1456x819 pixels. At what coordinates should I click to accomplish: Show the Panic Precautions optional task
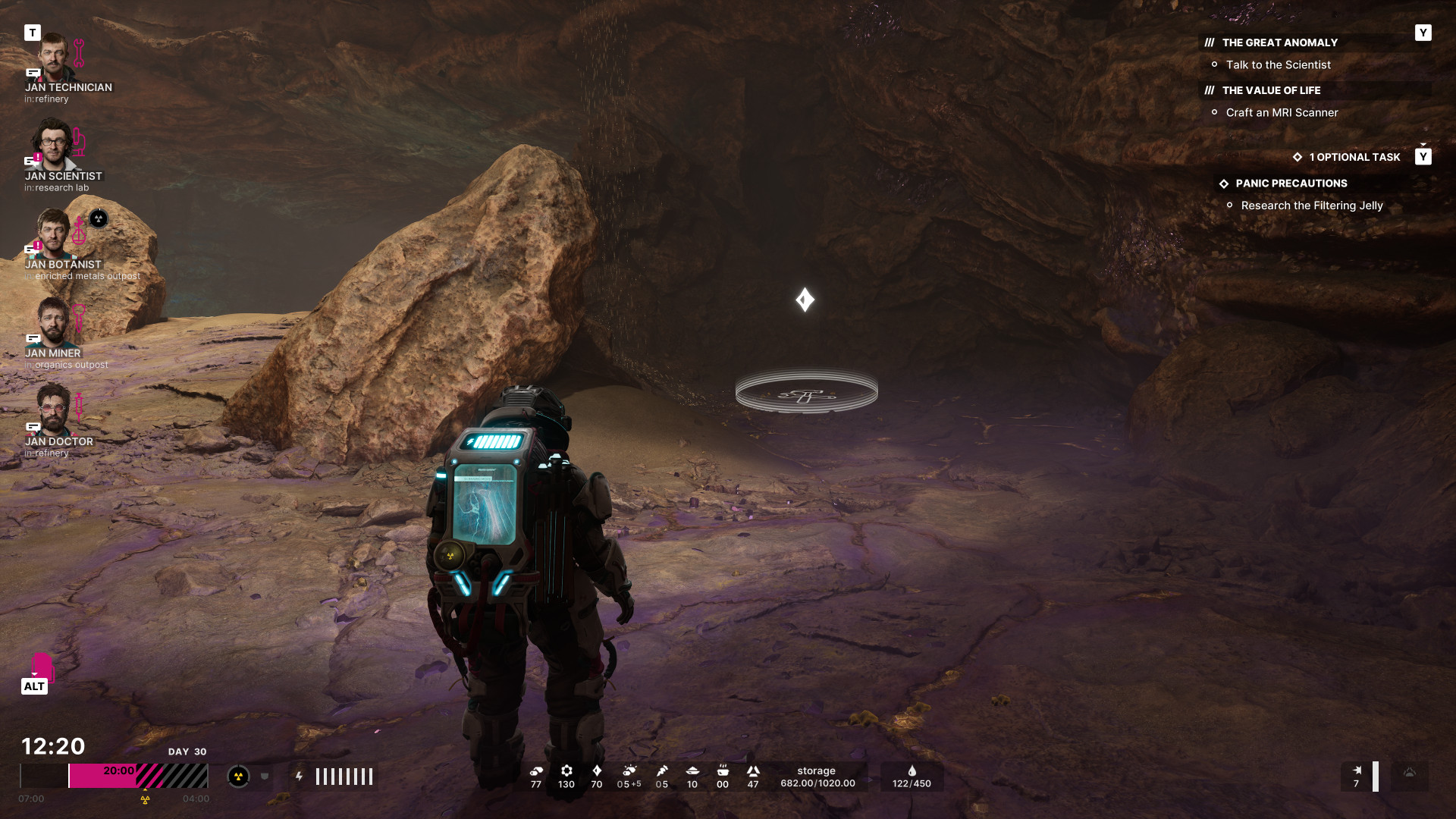[x=1291, y=184]
